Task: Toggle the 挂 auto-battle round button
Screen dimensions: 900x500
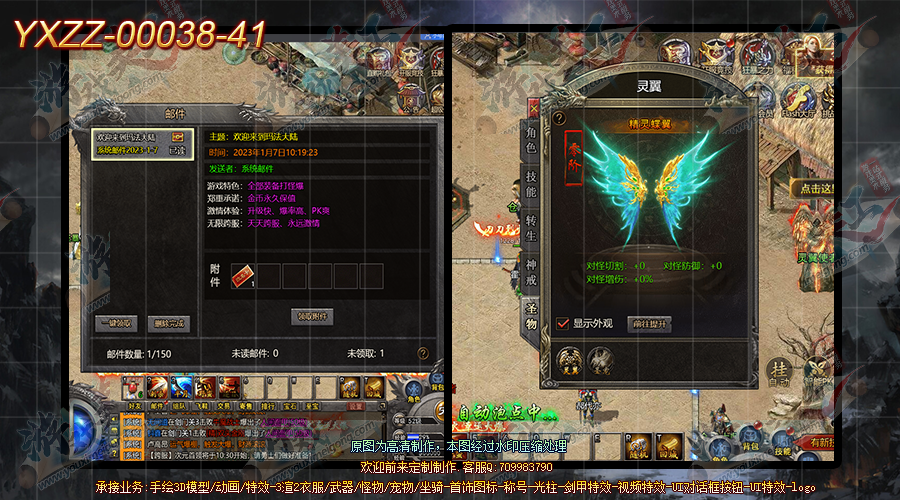Action: tap(781, 373)
